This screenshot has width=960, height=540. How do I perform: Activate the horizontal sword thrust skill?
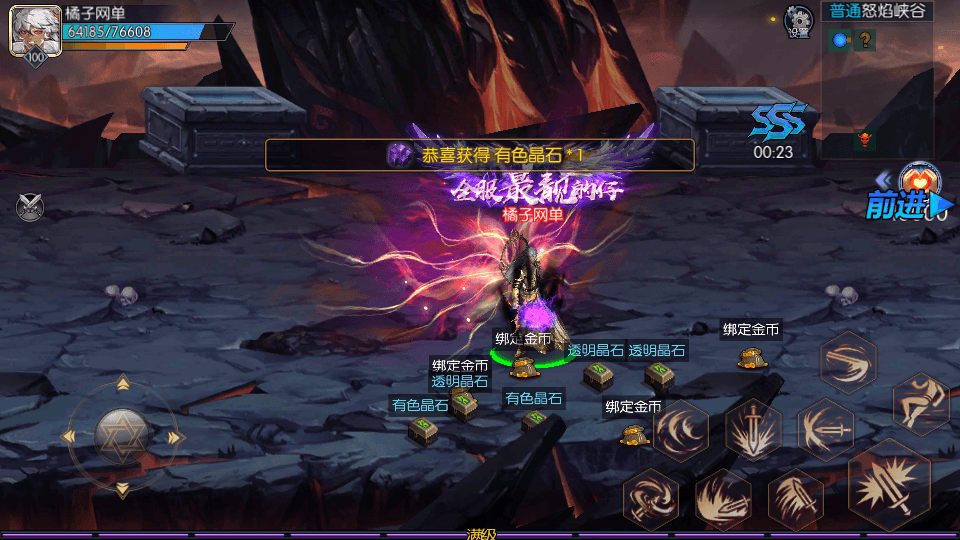[825, 430]
